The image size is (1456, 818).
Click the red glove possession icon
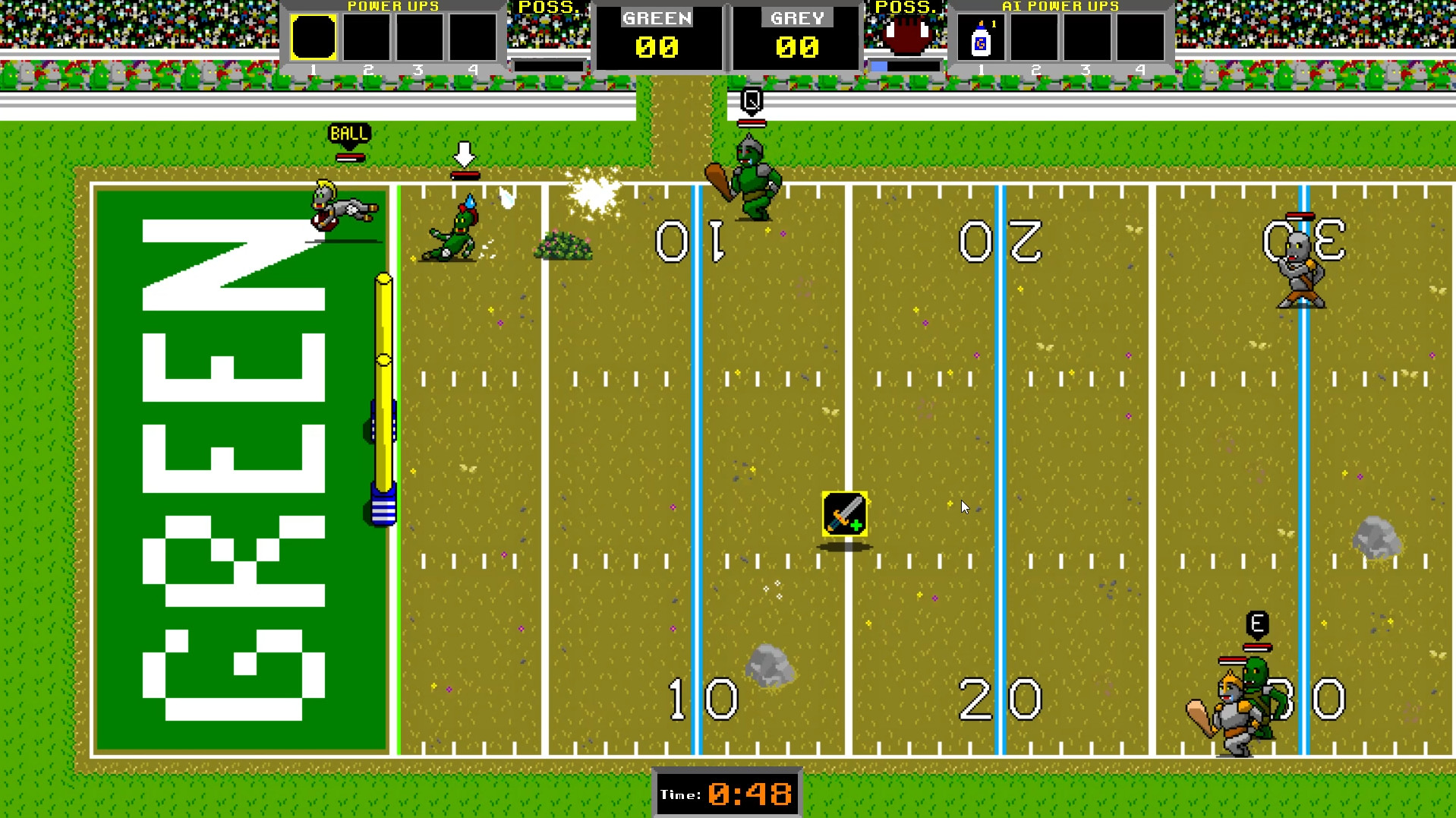coord(908,33)
